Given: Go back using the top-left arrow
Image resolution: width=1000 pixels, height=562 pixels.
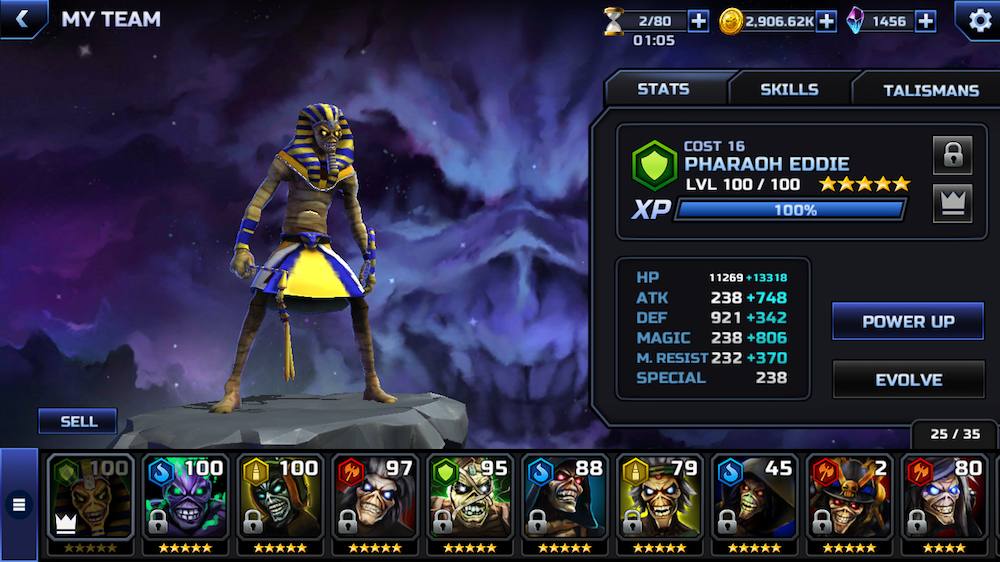Looking at the screenshot, I should click(x=22, y=18).
